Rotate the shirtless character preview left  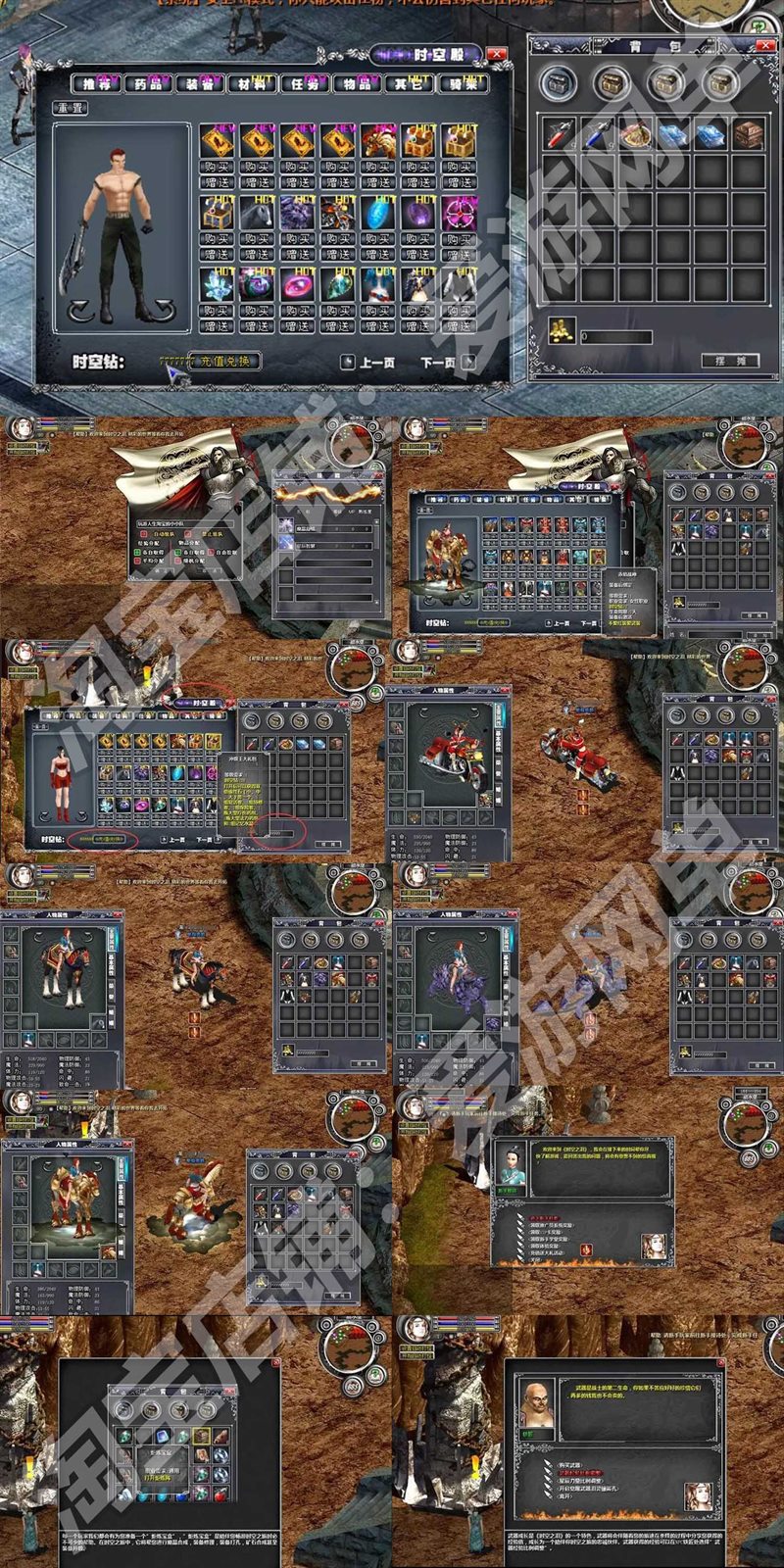pos(81,312)
